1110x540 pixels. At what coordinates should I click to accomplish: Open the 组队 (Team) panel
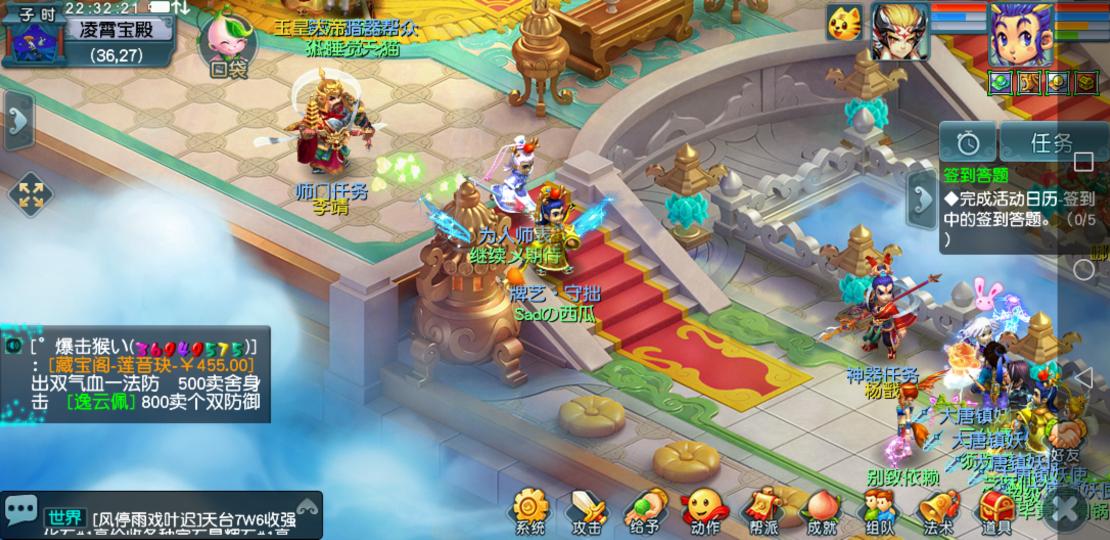coord(880,509)
